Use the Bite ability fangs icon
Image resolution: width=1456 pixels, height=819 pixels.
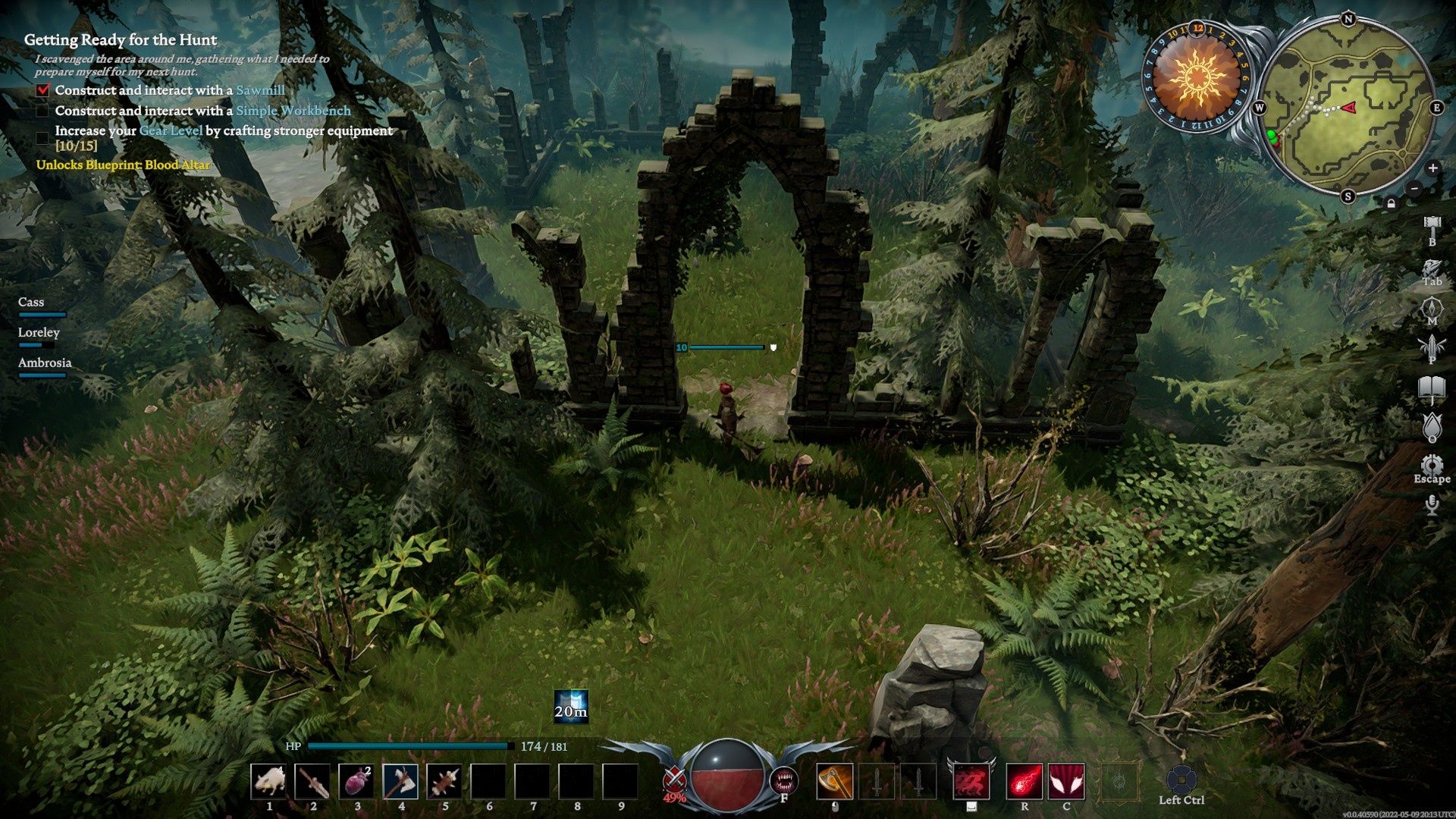point(785,779)
